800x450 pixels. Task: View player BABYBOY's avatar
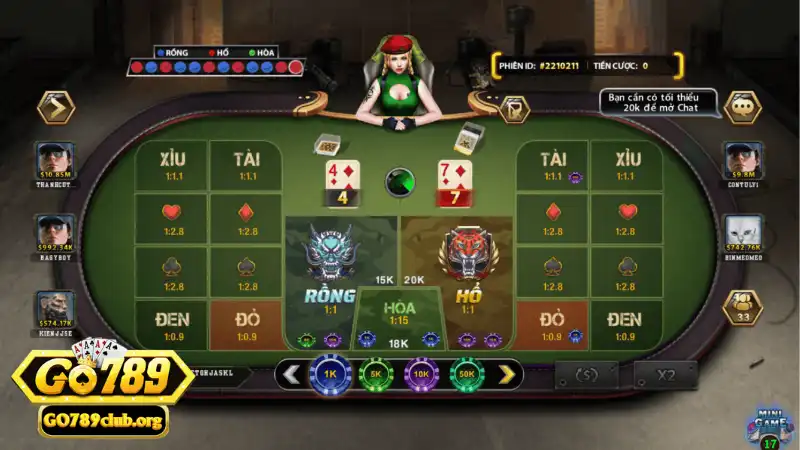56,232
